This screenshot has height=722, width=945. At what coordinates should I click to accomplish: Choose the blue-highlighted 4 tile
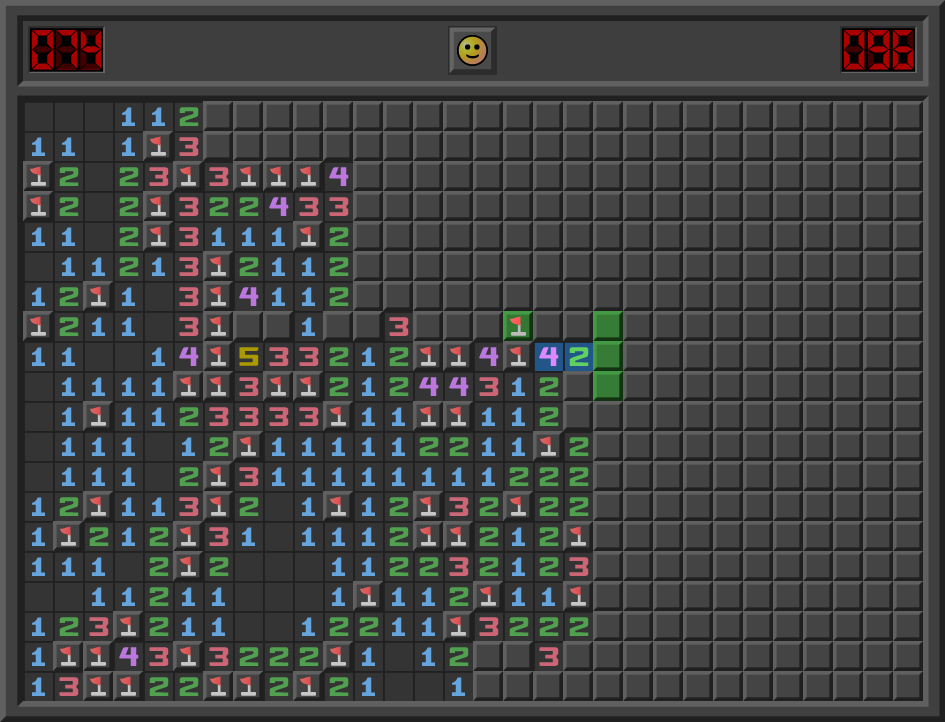[548, 357]
